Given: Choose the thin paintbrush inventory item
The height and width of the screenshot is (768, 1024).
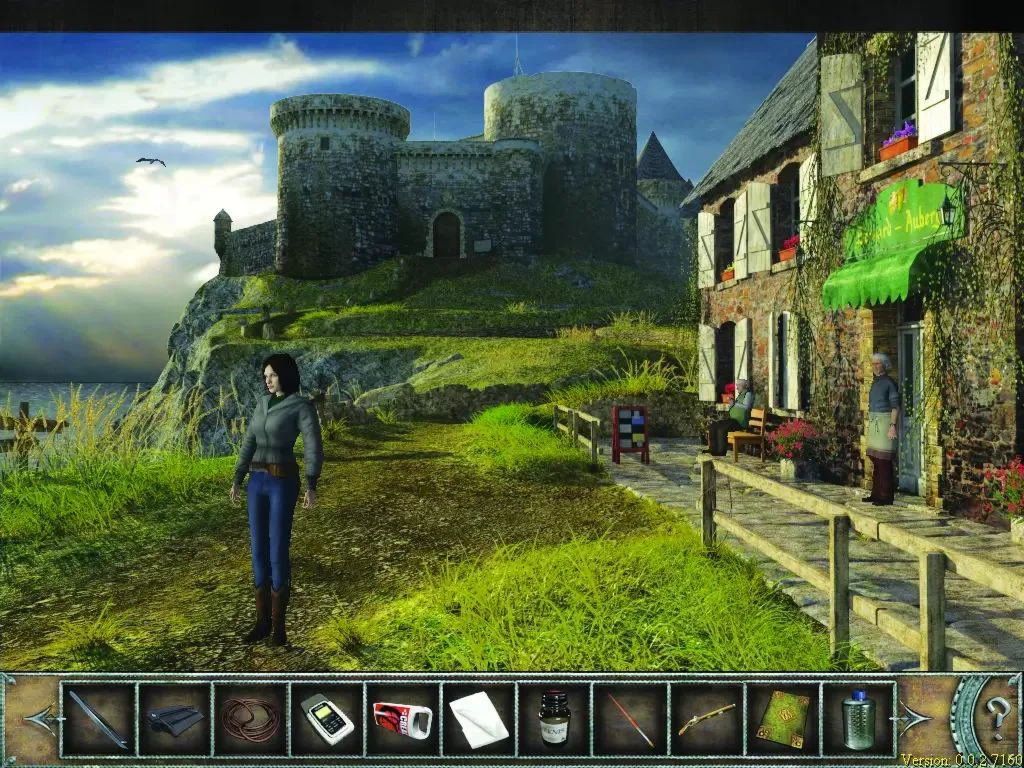Looking at the screenshot, I should (631, 719).
